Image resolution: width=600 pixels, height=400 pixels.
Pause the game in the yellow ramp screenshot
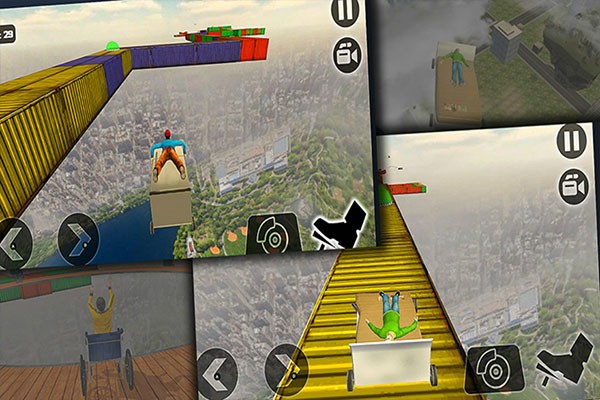[571, 140]
